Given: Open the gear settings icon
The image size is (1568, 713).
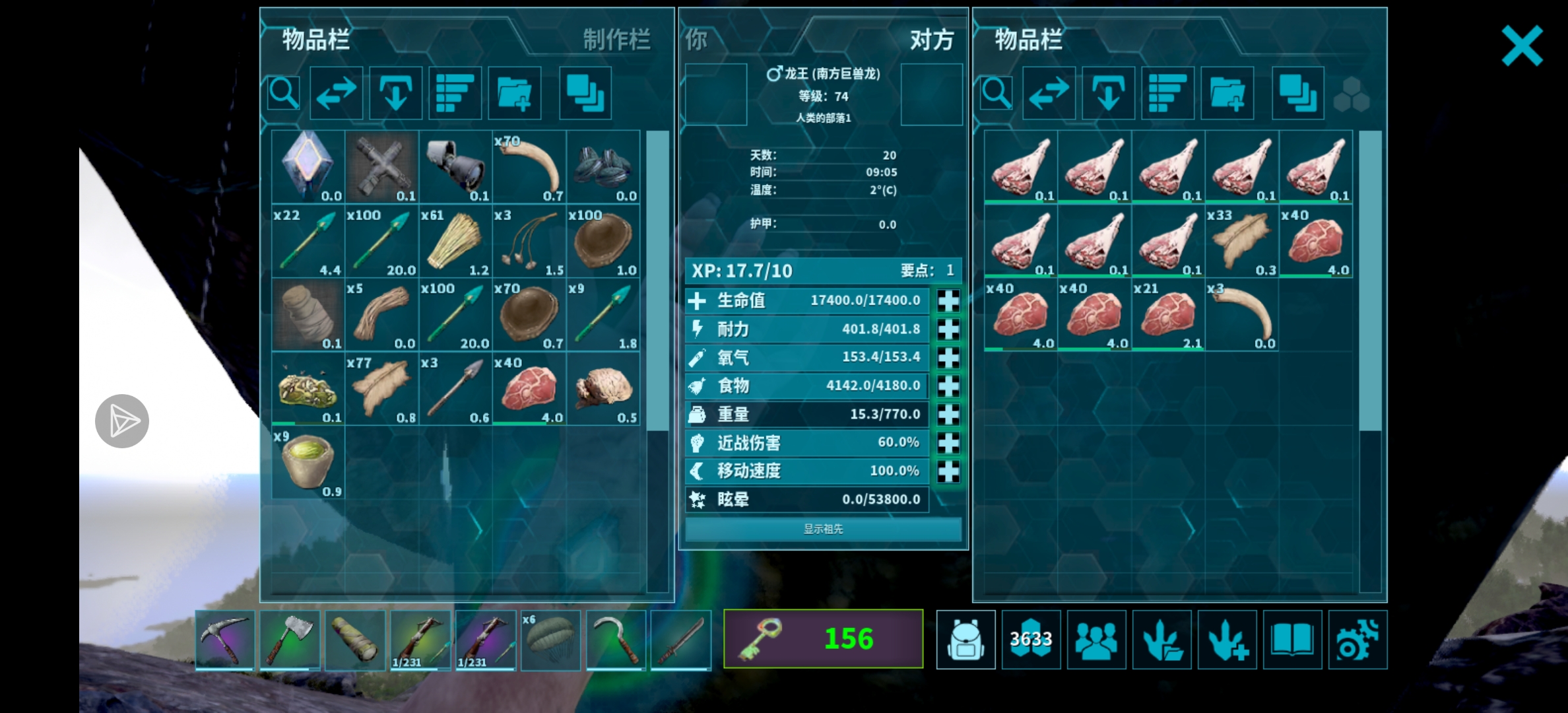Looking at the screenshot, I should tap(1357, 640).
